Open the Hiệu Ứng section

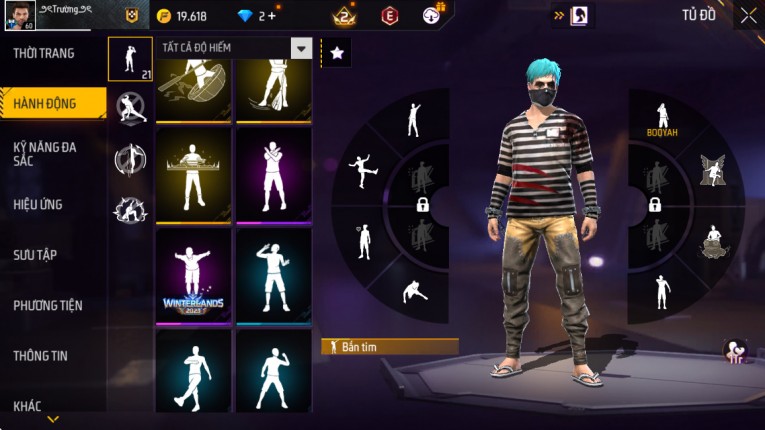[38, 205]
